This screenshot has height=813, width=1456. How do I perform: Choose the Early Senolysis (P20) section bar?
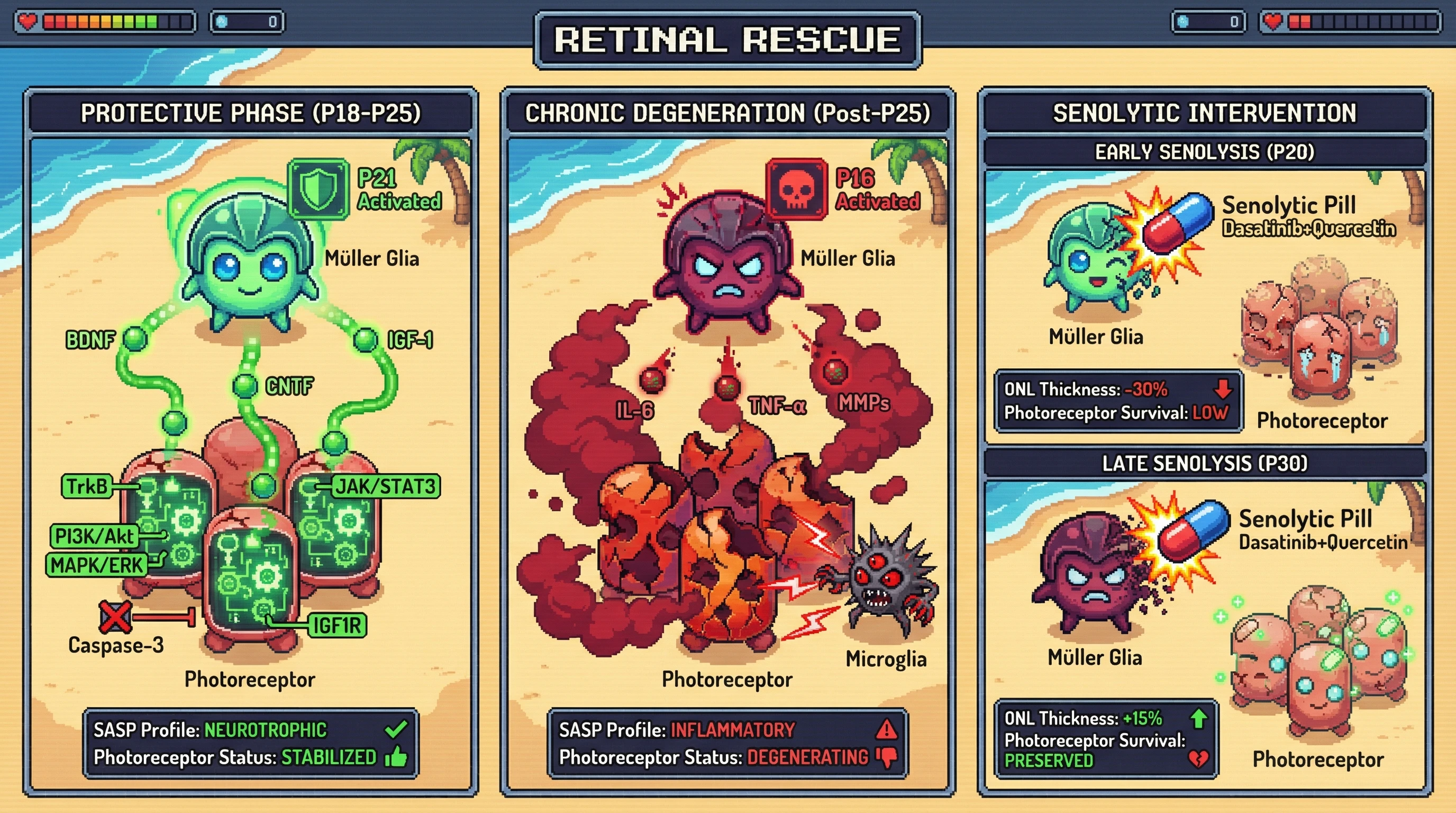click(1205, 152)
